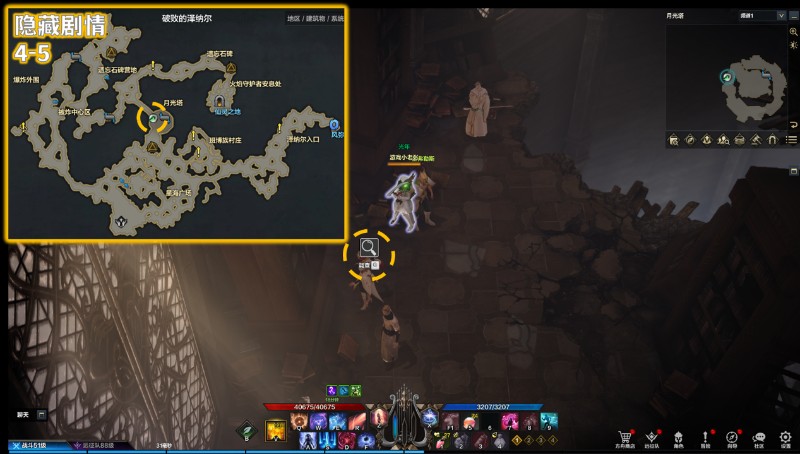Open the character helmet menu
This screenshot has width=800, height=454.
coord(679,438)
